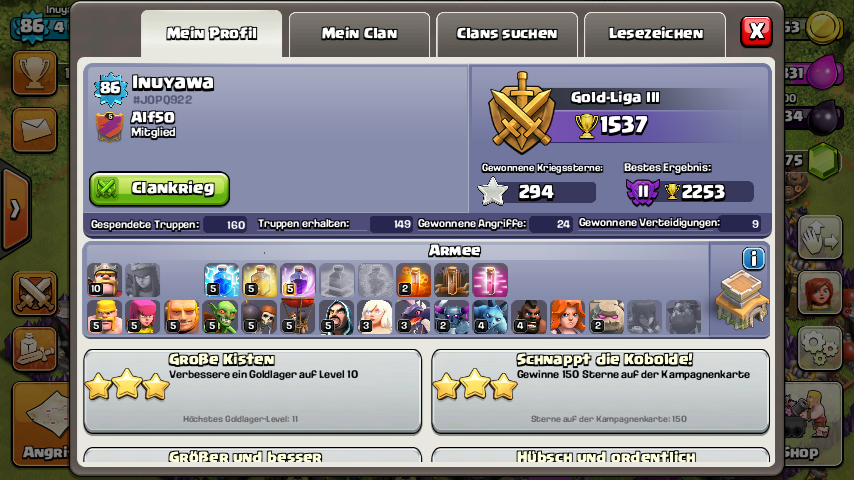The width and height of the screenshot is (854, 480).
Task: Choose the Dragon troop icon
Action: (x=414, y=317)
